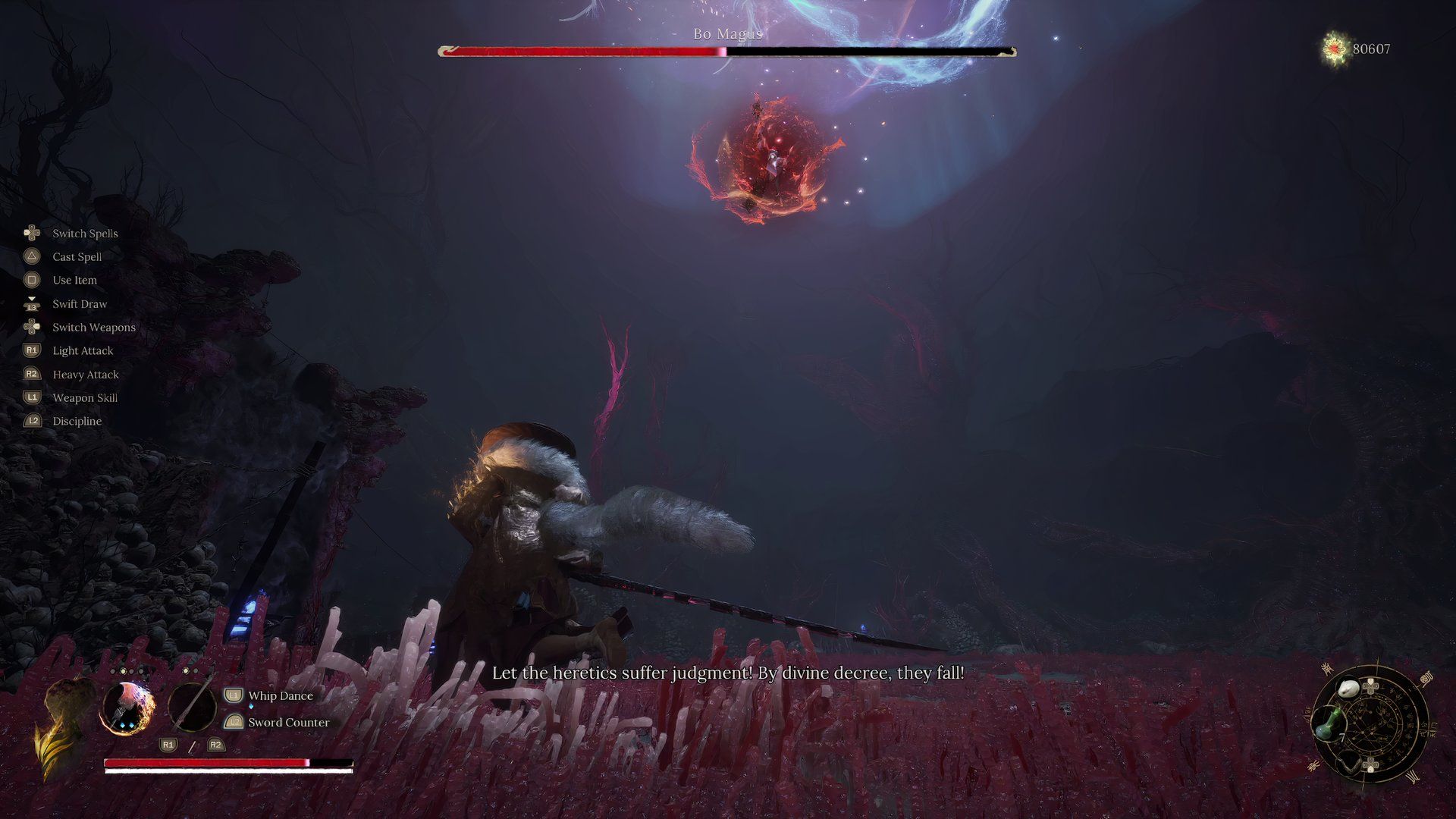Image resolution: width=1456 pixels, height=819 pixels.
Task: Click the Cast Spell triangle button prompt
Action: click(30, 256)
